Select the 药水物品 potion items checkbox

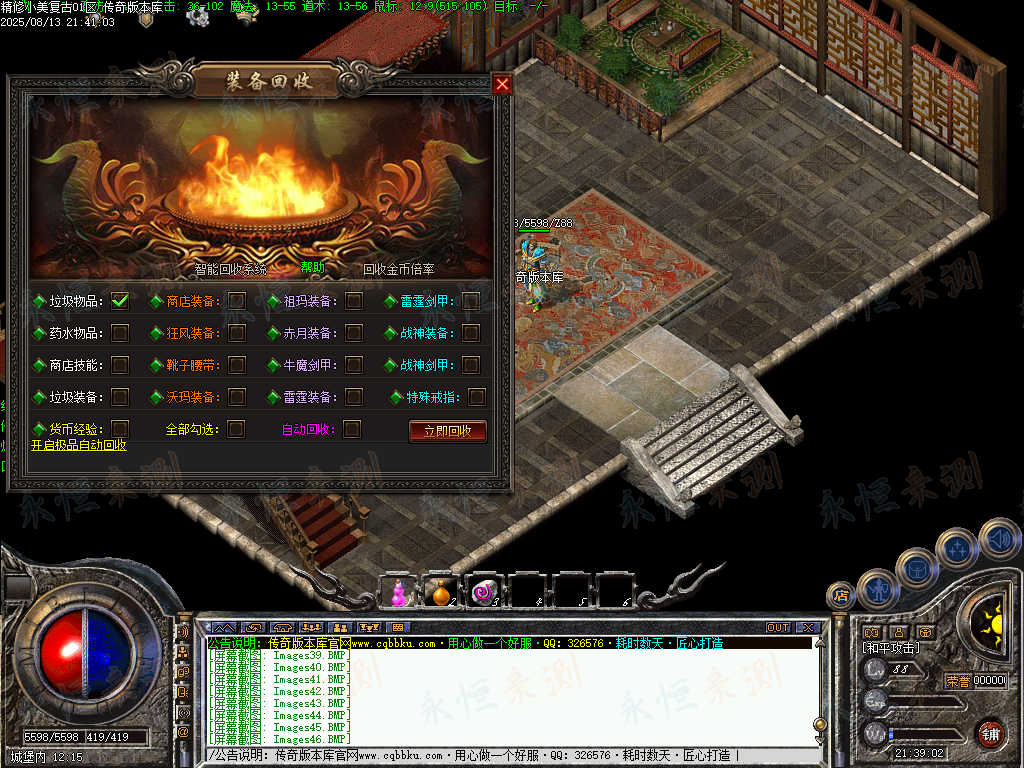(x=120, y=333)
